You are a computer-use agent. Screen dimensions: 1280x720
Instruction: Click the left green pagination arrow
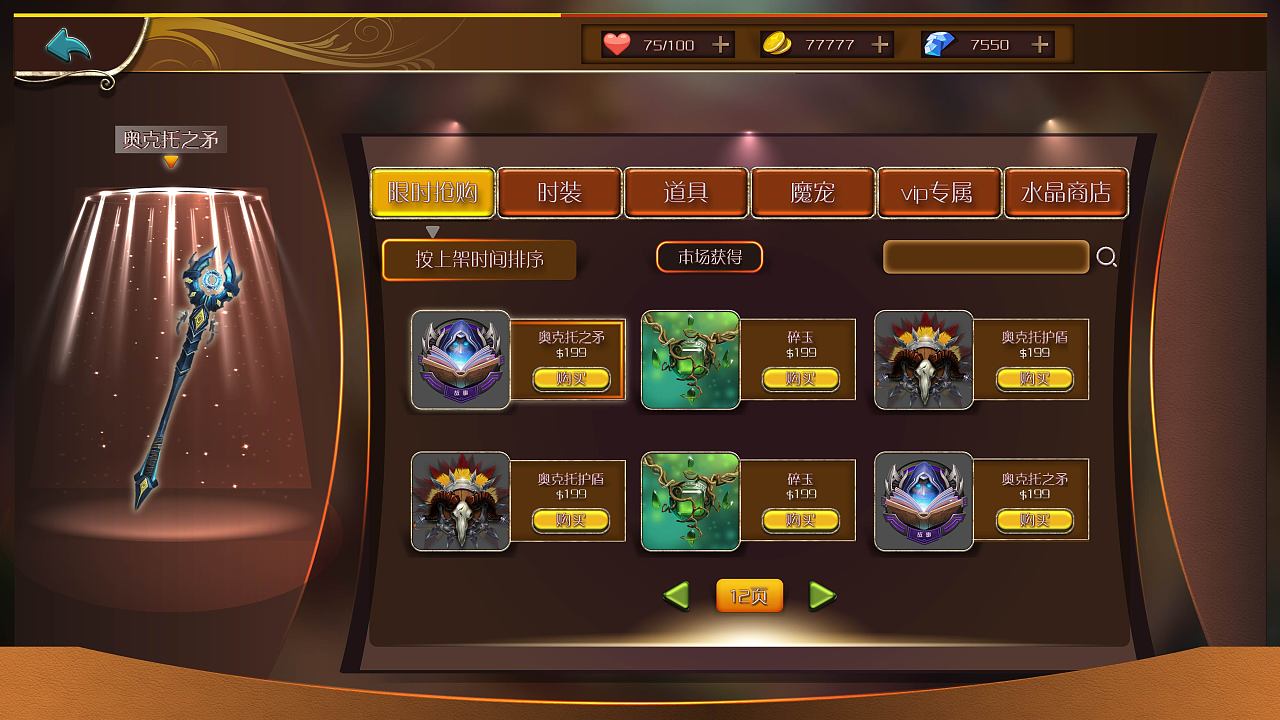[676, 595]
